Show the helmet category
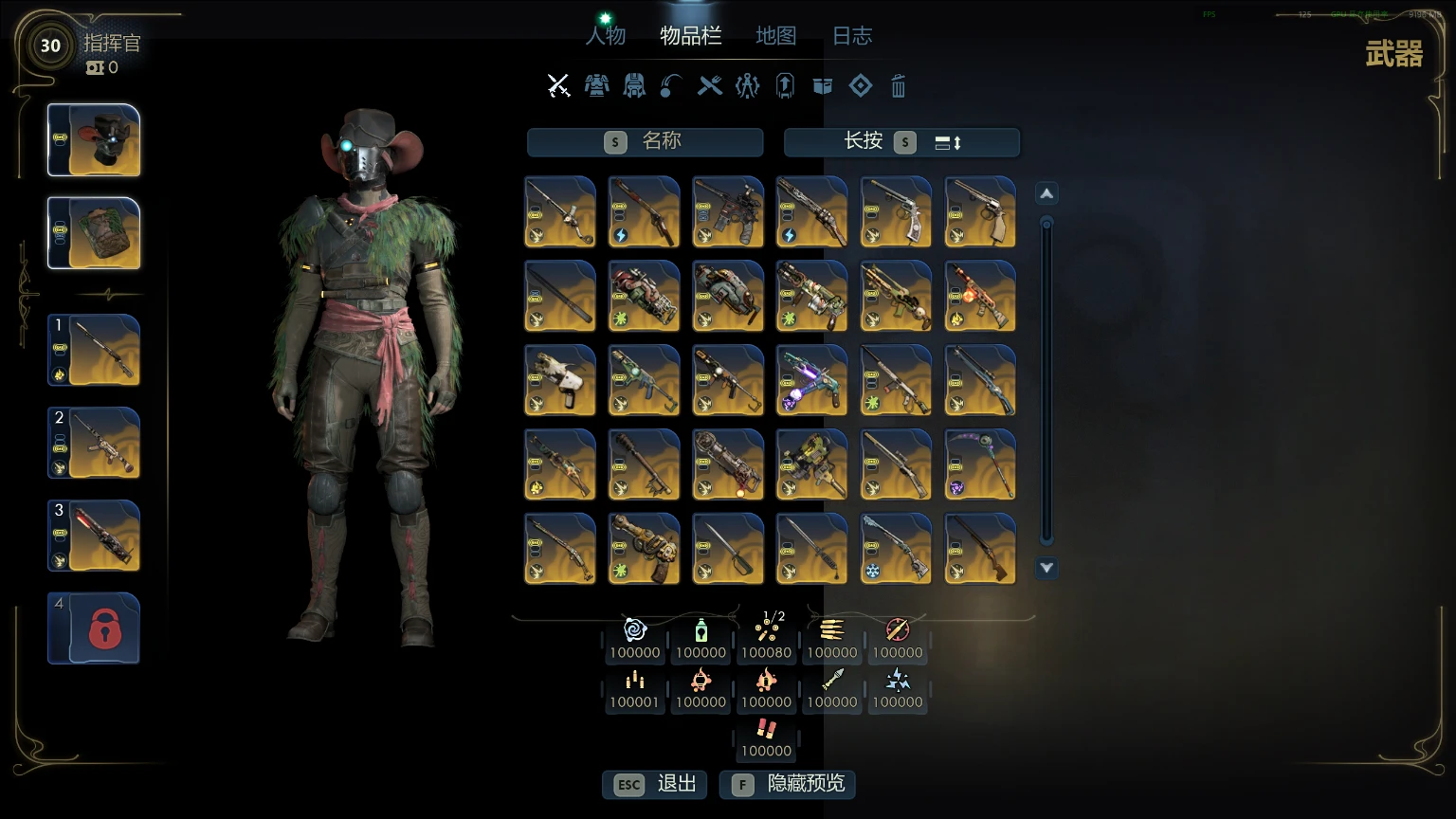1456x819 pixels. click(634, 86)
